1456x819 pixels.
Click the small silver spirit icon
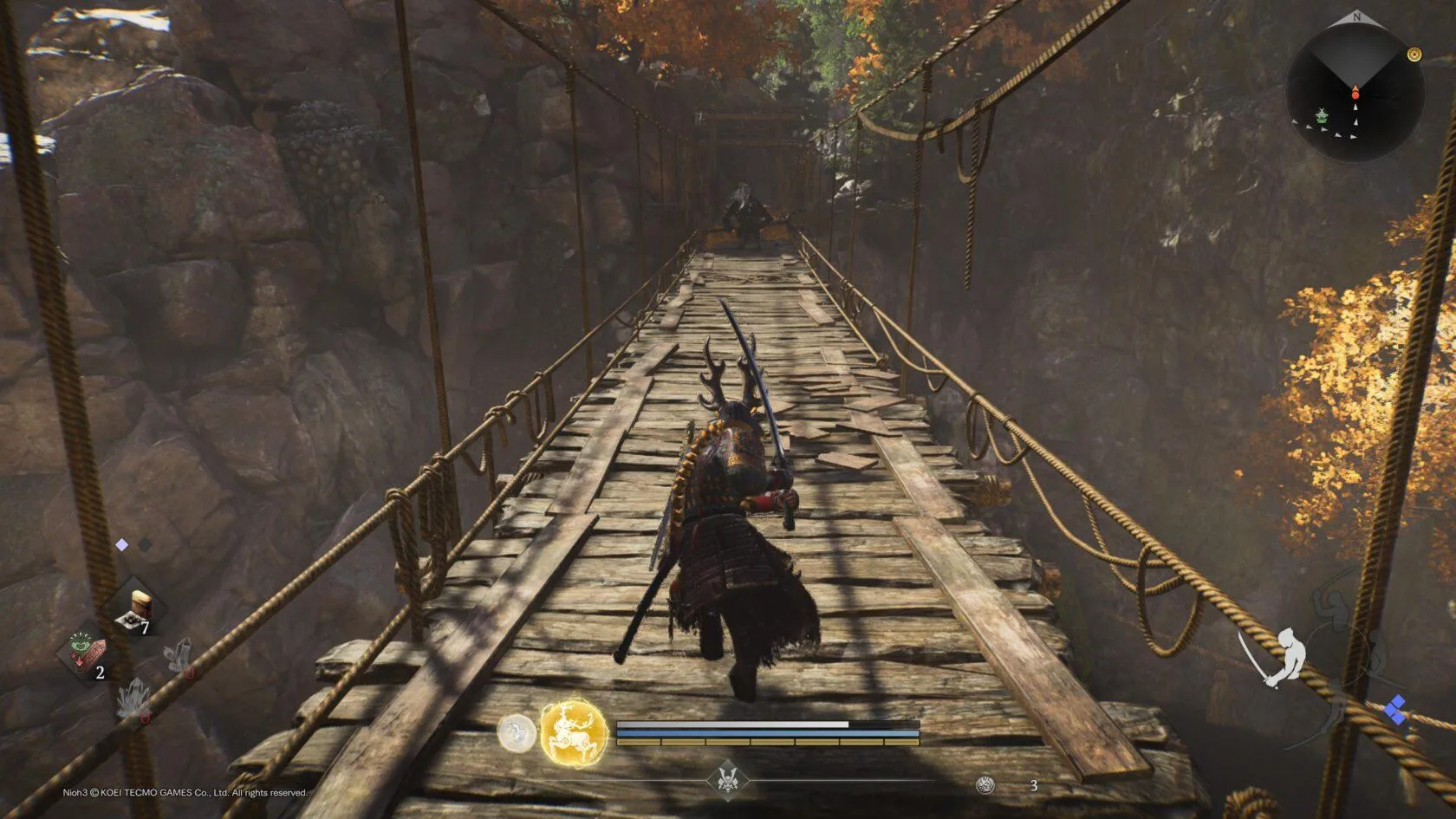pos(517,734)
